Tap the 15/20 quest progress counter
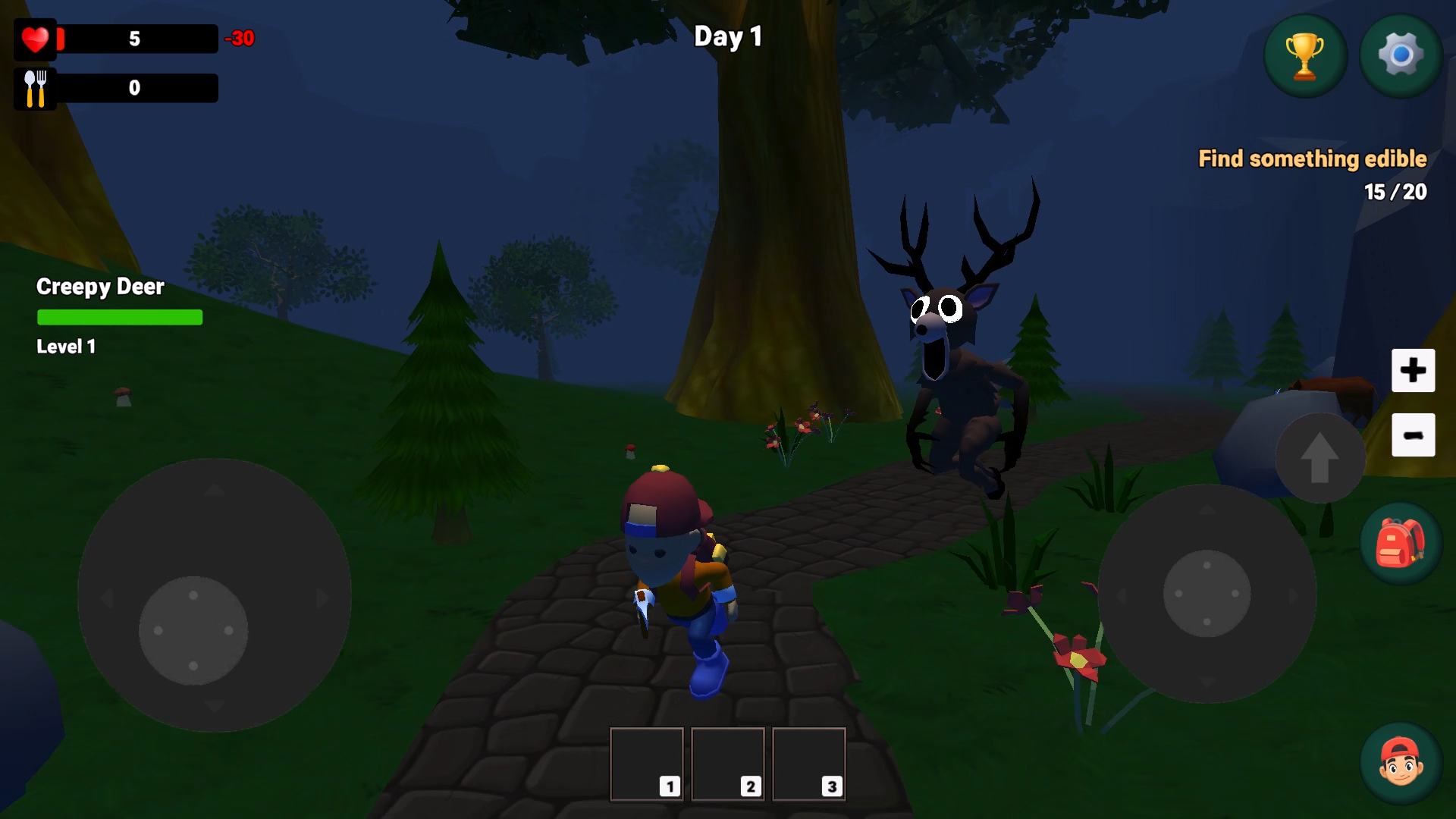The height and width of the screenshot is (819, 1456). click(1395, 191)
